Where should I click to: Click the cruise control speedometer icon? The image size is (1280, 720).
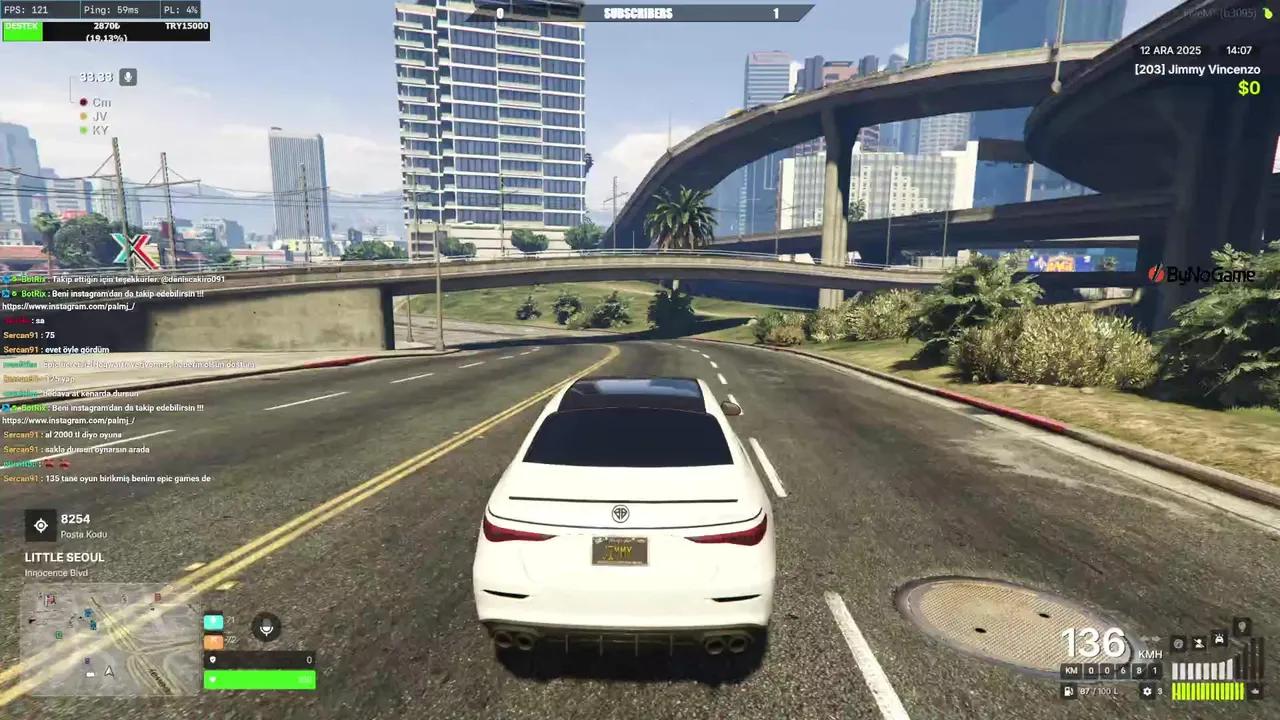click(1178, 643)
